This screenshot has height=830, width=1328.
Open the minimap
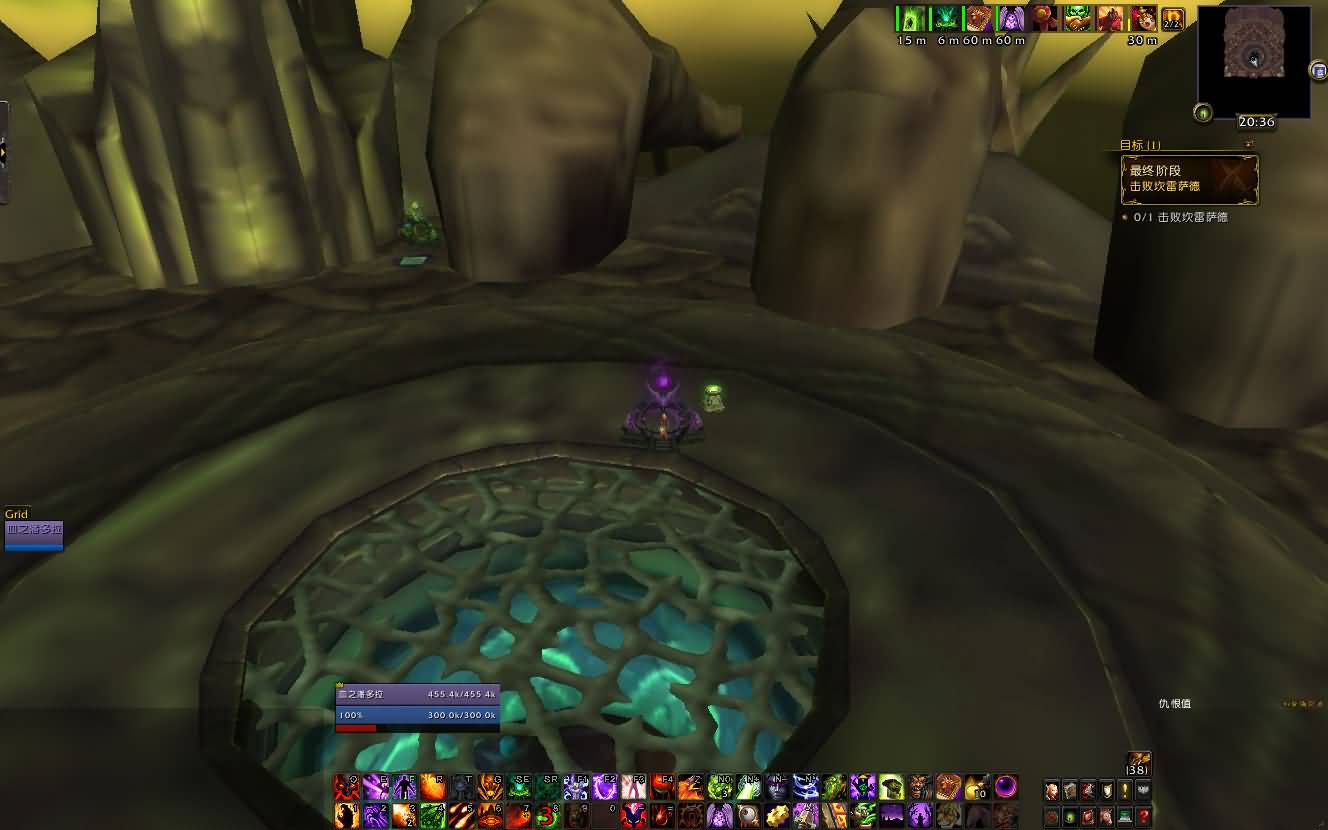(x=1253, y=60)
